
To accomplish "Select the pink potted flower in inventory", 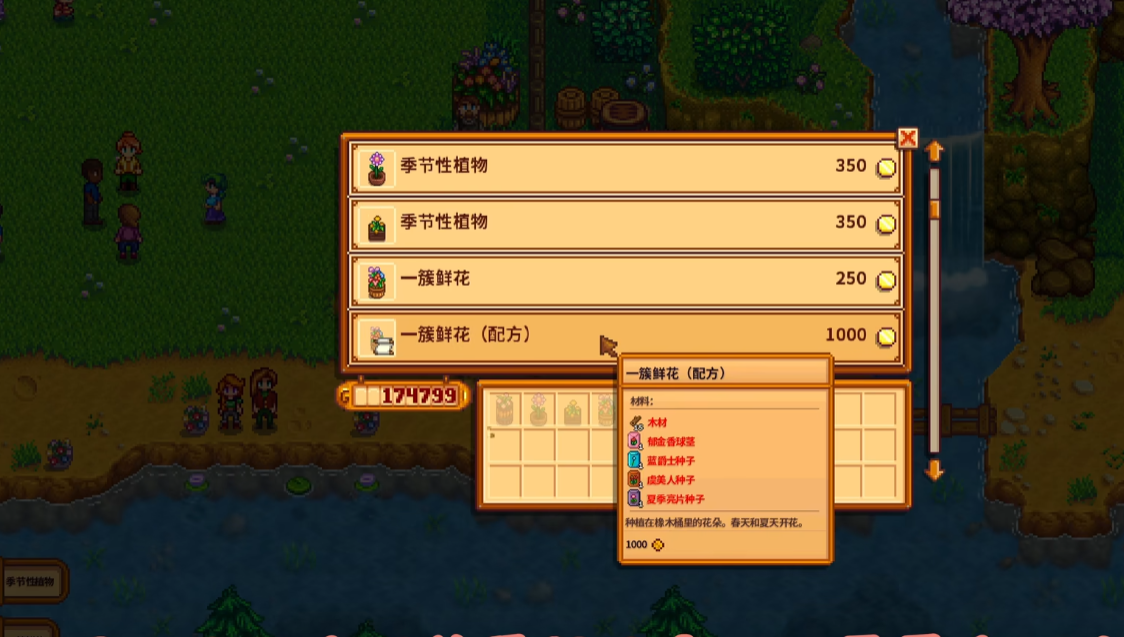I will (539, 409).
